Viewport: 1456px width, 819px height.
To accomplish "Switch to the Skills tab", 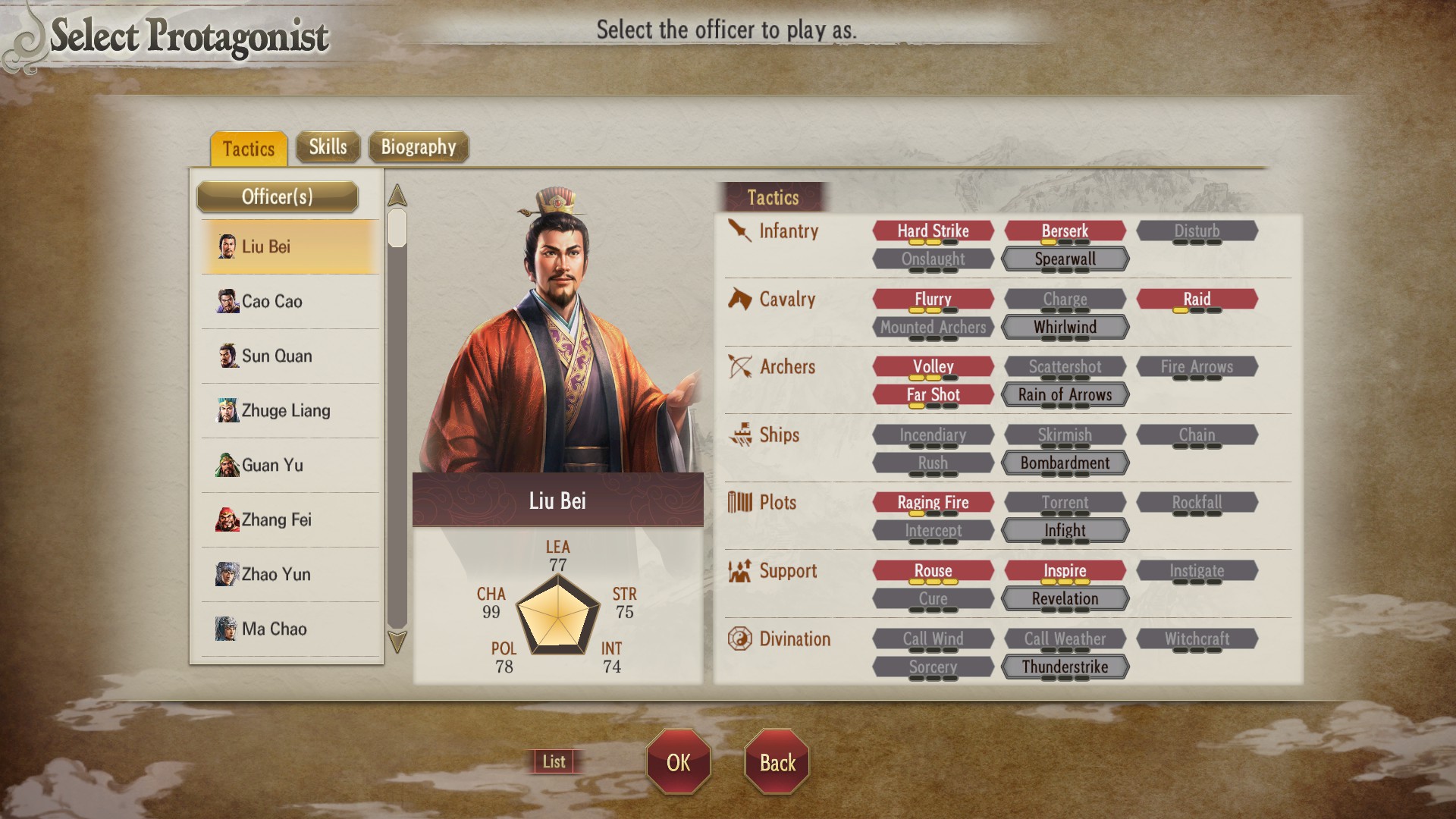I will coord(328,147).
